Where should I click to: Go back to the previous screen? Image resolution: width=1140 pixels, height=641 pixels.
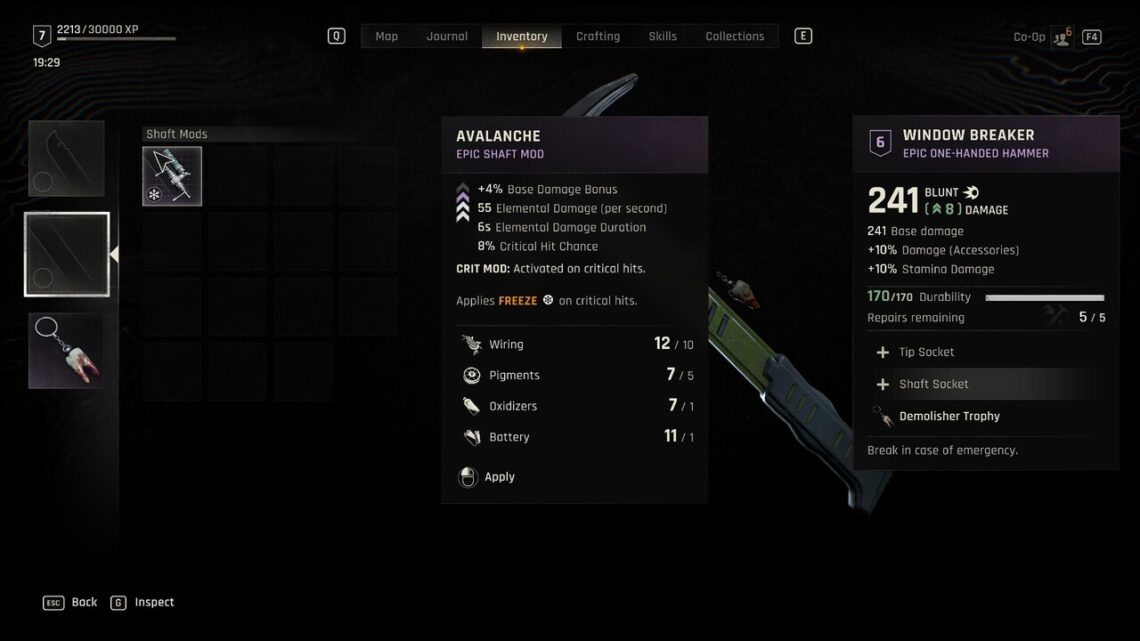[70, 602]
